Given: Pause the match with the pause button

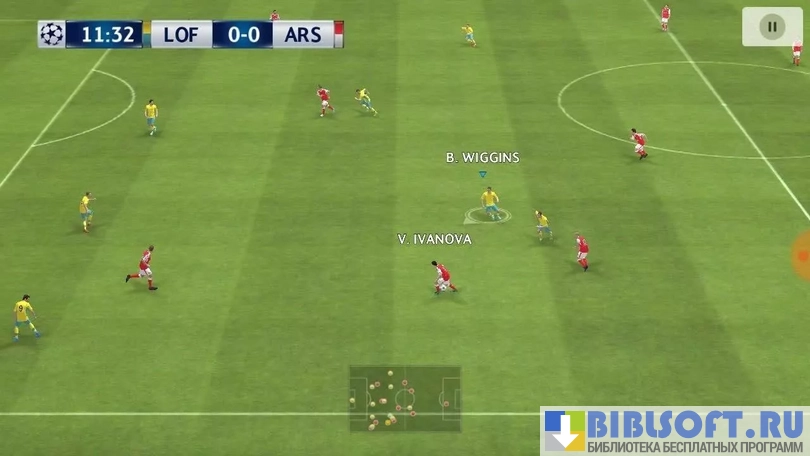Looking at the screenshot, I should click(x=771, y=26).
